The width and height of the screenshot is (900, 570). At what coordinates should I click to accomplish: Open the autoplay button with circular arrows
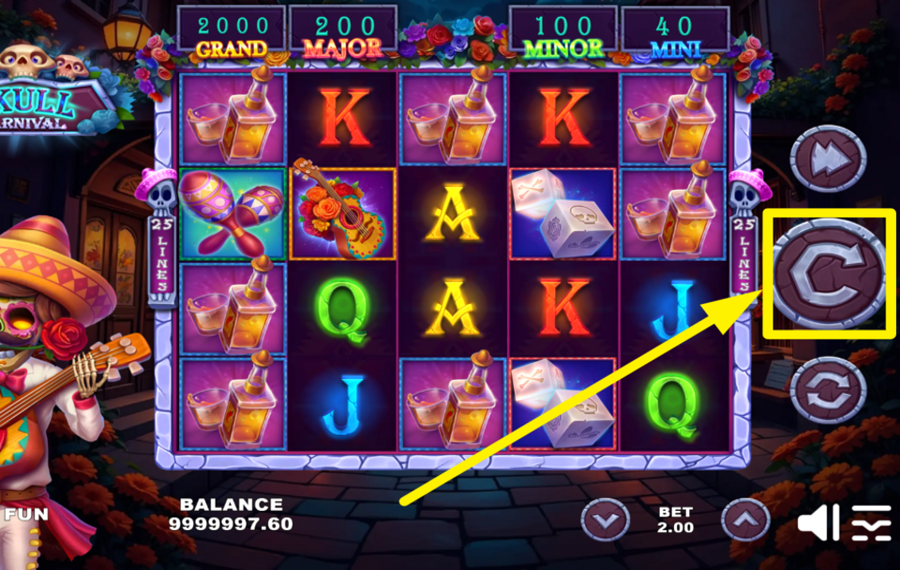[x=828, y=389]
